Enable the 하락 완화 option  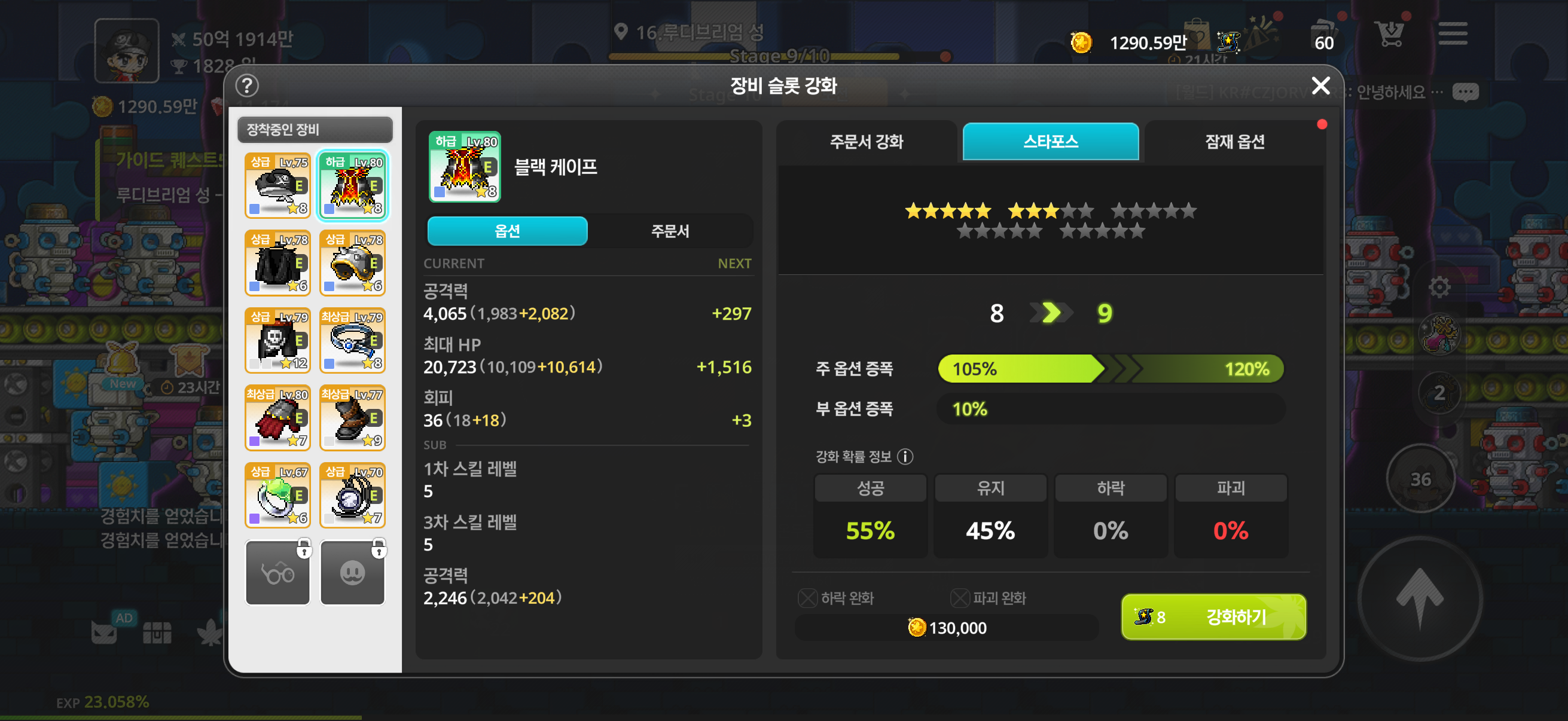807,598
